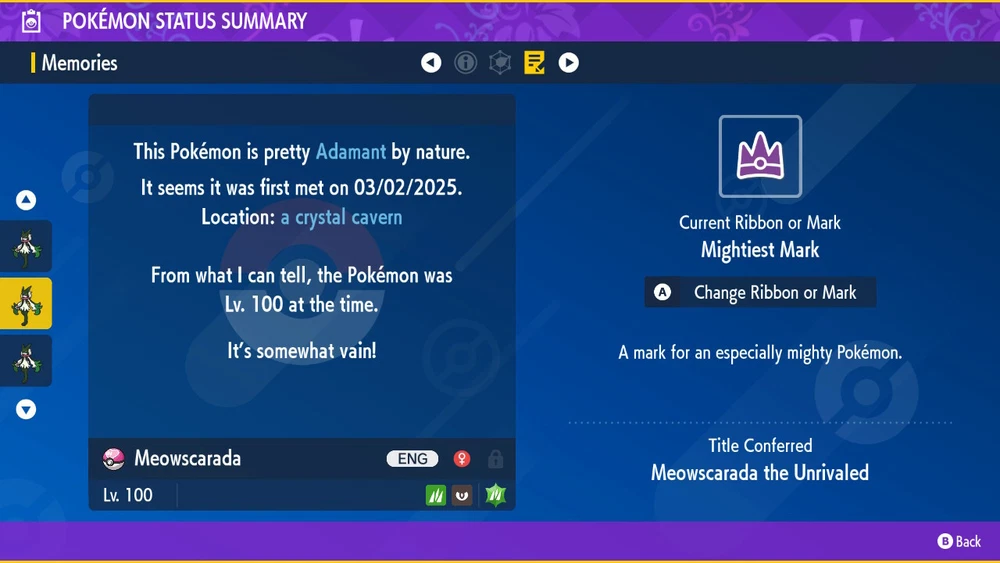1000x563 pixels.
Task: Advance to the next summary page arrow
Action: (x=568, y=63)
